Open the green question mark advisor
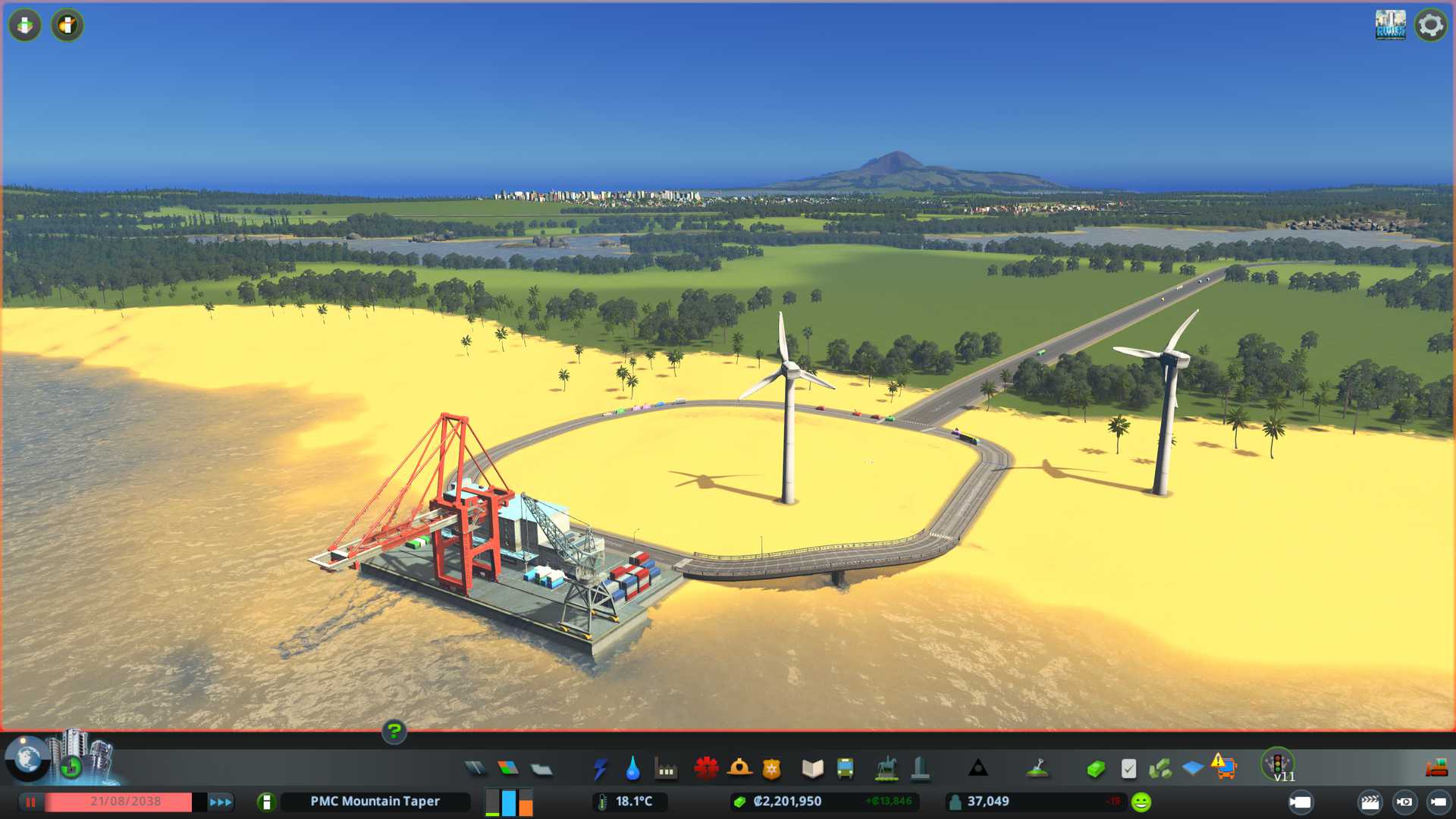Image resolution: width=1456 pixels, height=819 pixels. [394, 731]
